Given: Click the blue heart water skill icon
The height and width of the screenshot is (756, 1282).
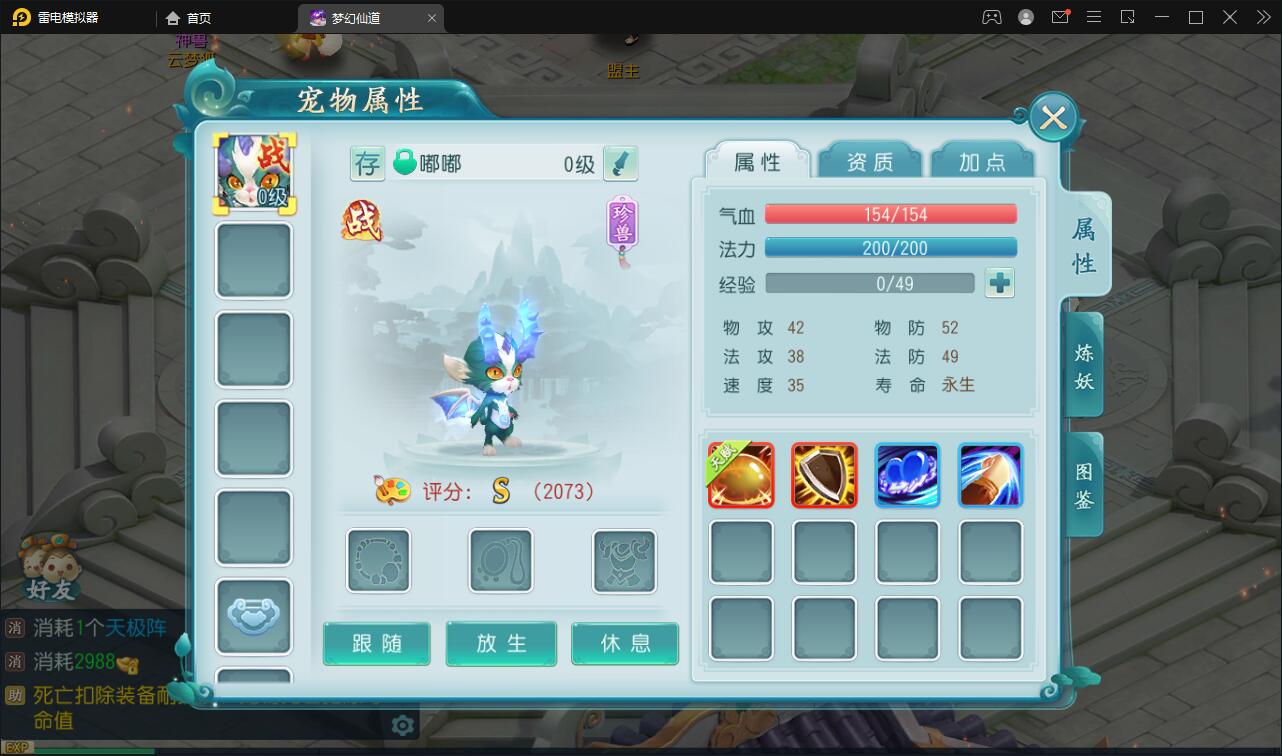Looking at the screenshot, I should click(x=907, y=475).
